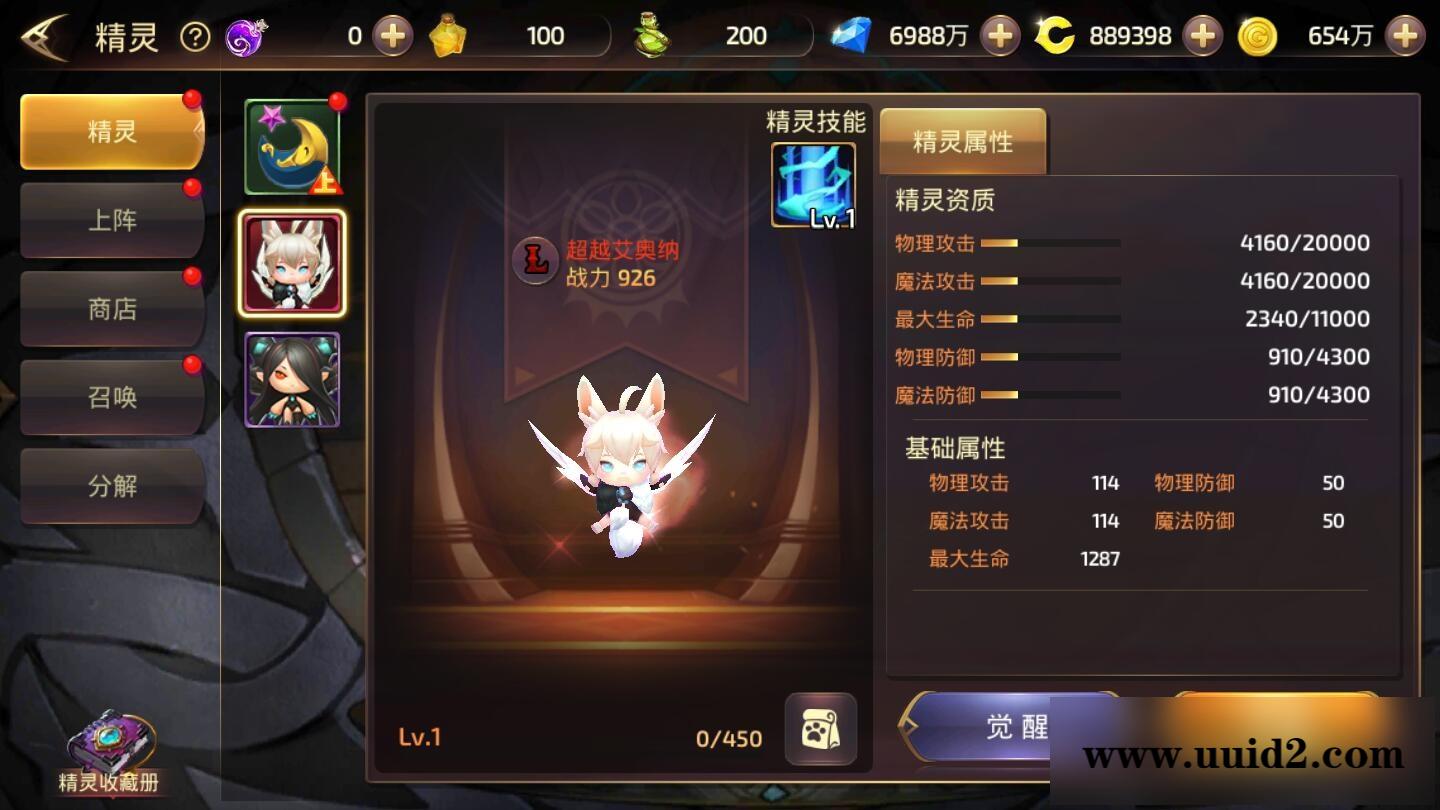Viewport: 1440px width, 810px height.
Task: Select the moon fairy thumbnail with star badge
Action: (x=290, y=145)
